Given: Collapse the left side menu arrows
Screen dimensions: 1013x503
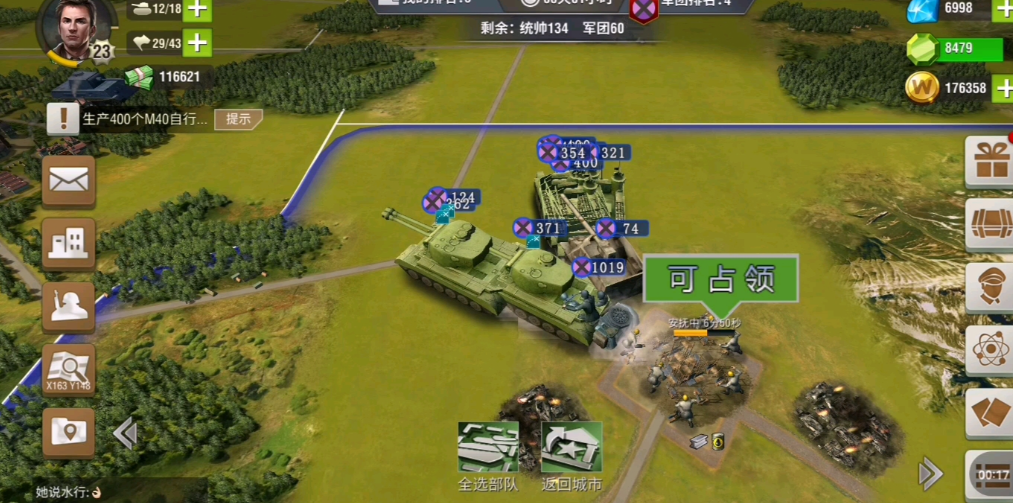Looking at the screenshot, I should coord(125,433).
